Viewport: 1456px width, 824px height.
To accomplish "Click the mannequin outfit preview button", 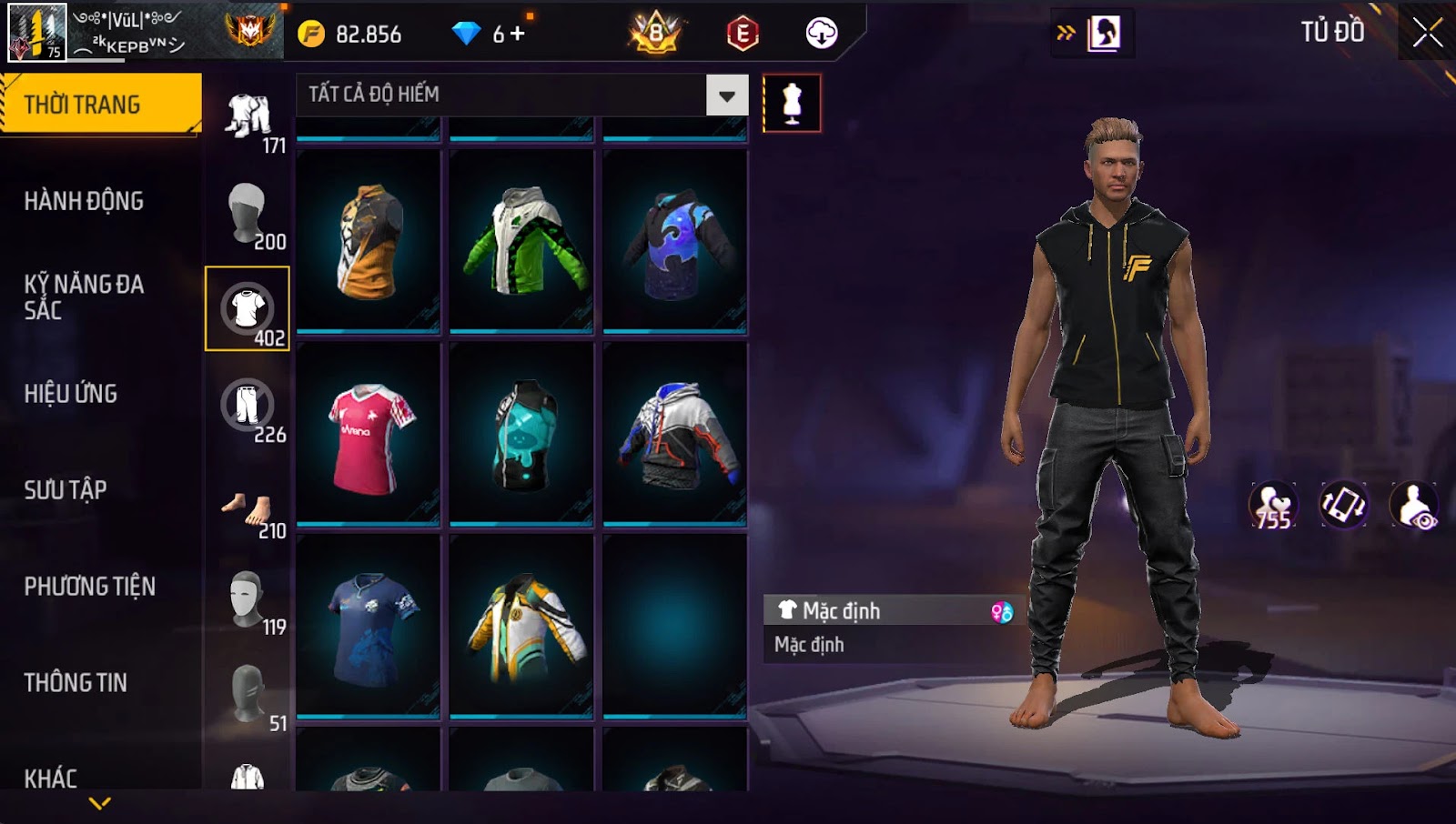I will pos(792,103).
